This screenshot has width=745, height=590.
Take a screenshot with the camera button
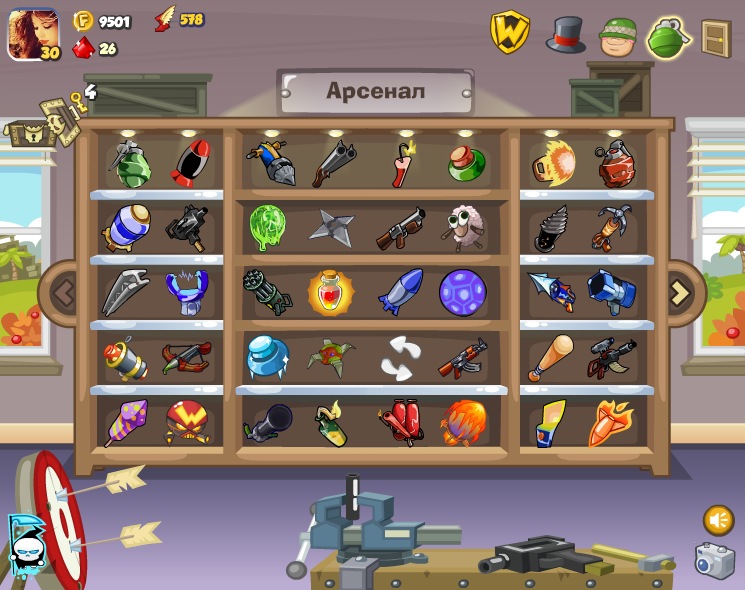click(x=714, y=561)
